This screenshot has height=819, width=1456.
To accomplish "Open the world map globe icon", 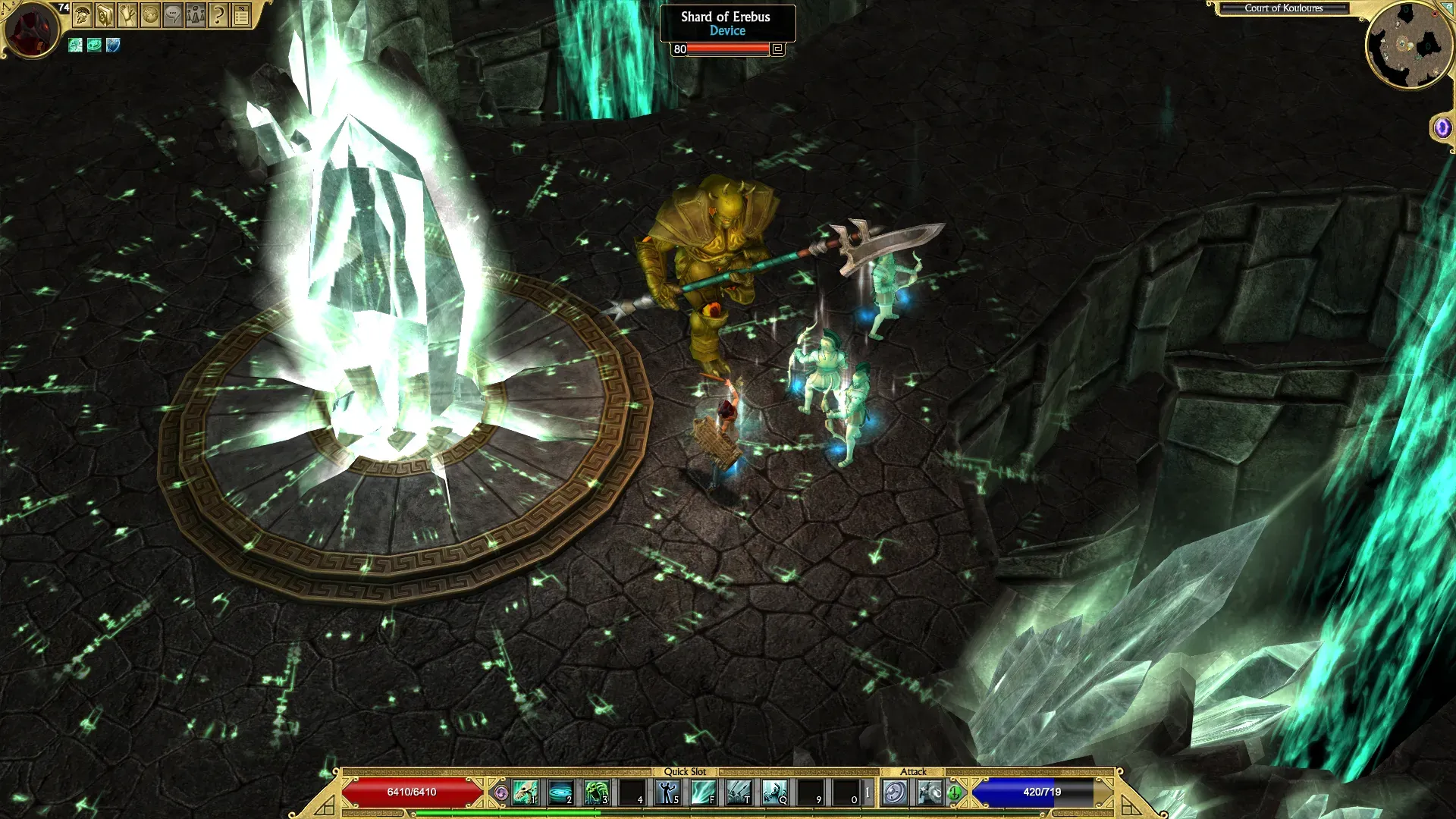I will (150, 14).
